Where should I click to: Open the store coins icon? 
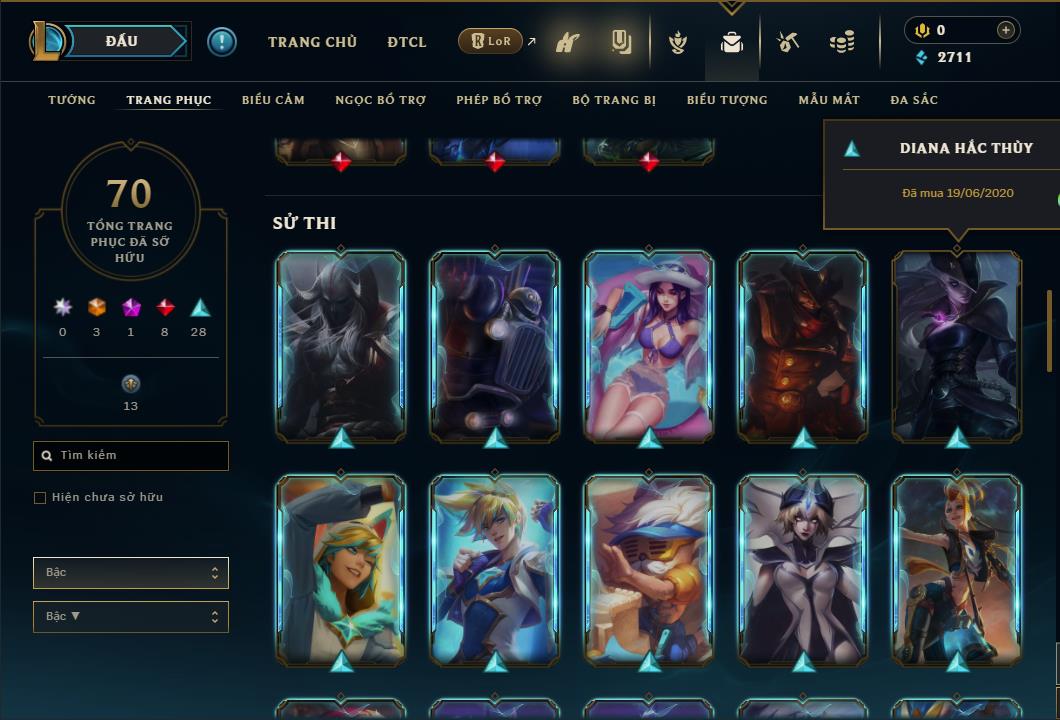point(842,42)
